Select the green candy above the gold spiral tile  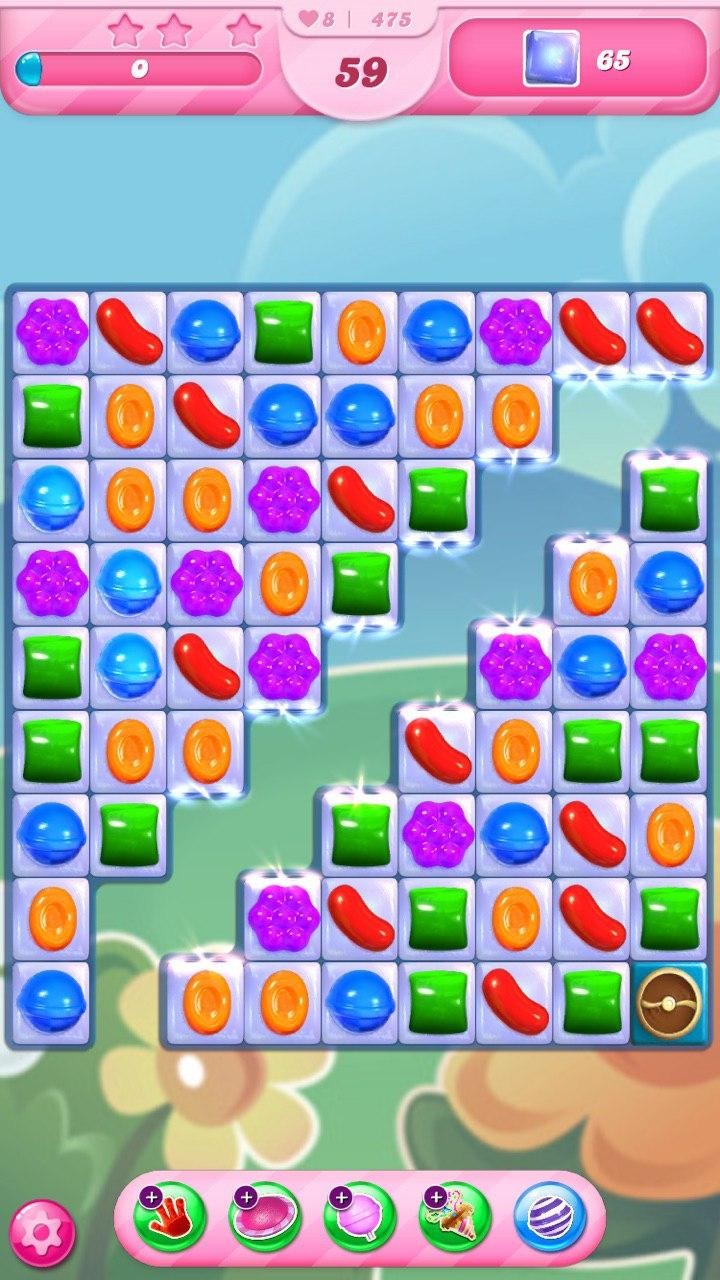[x=669, y=918]
